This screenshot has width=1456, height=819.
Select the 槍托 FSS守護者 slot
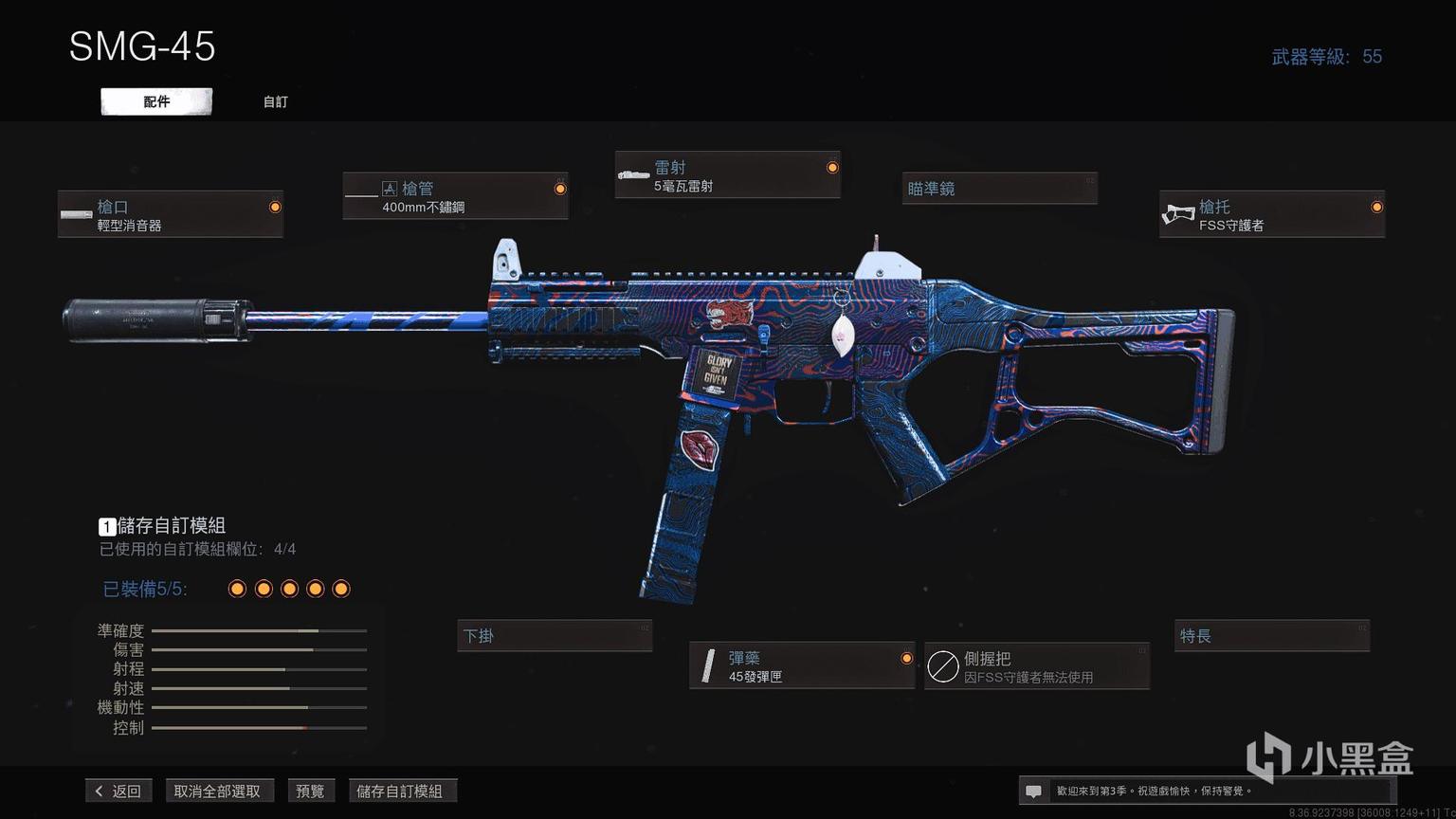(1271, 215)
